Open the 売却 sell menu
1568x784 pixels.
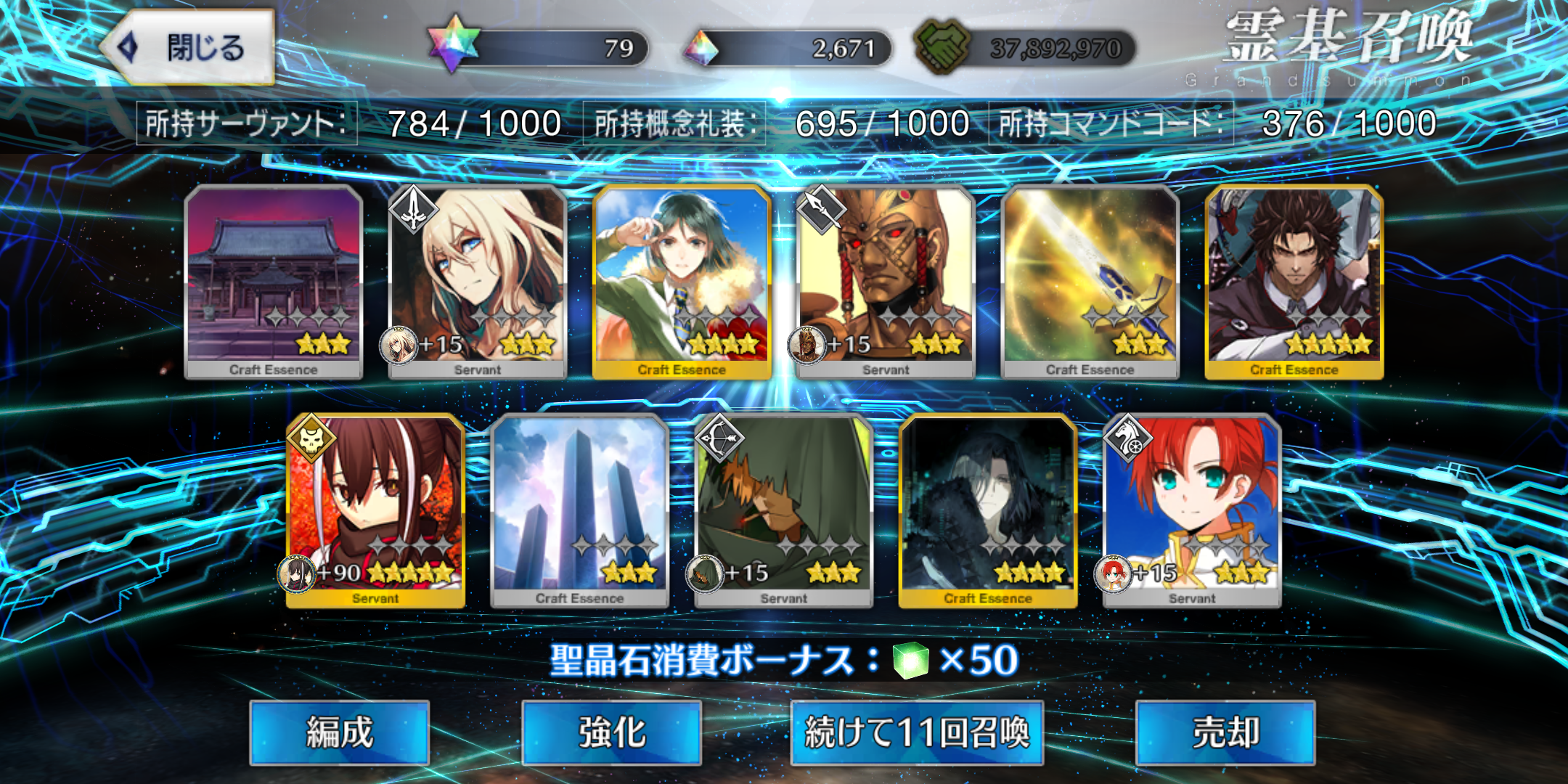click(x=1225, y=732)
